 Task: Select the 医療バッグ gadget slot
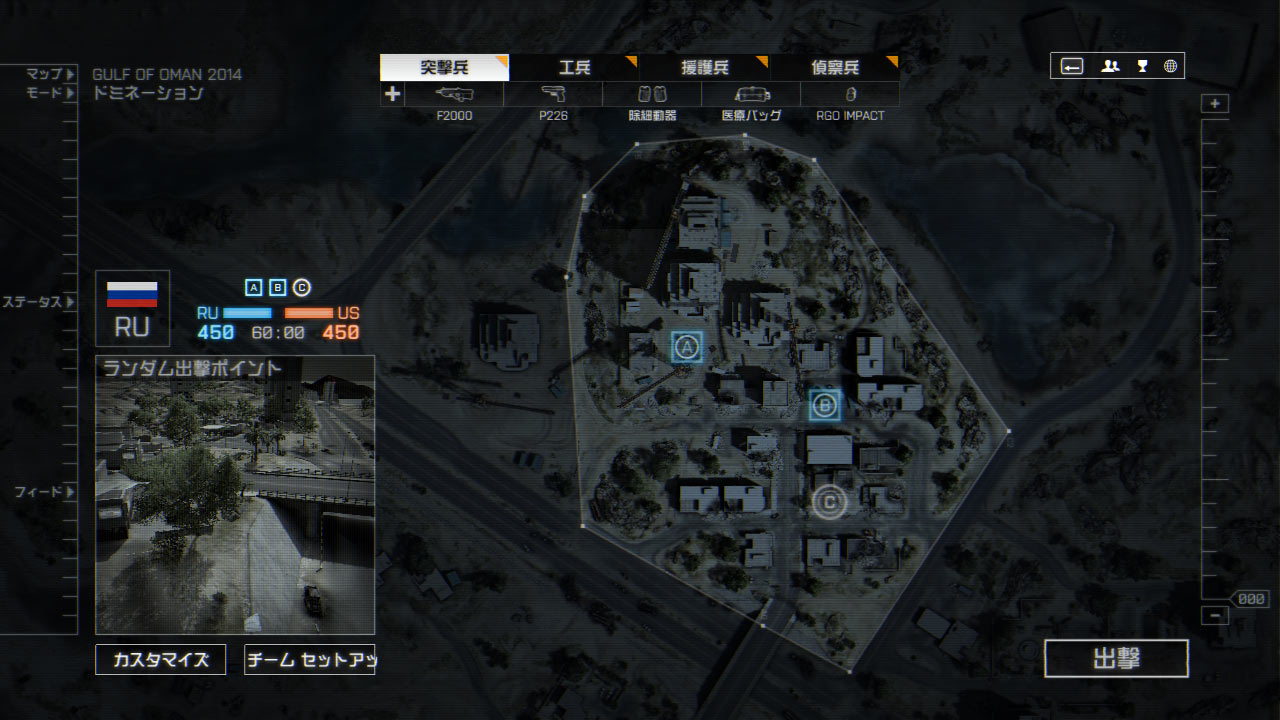tap(751, 95)
